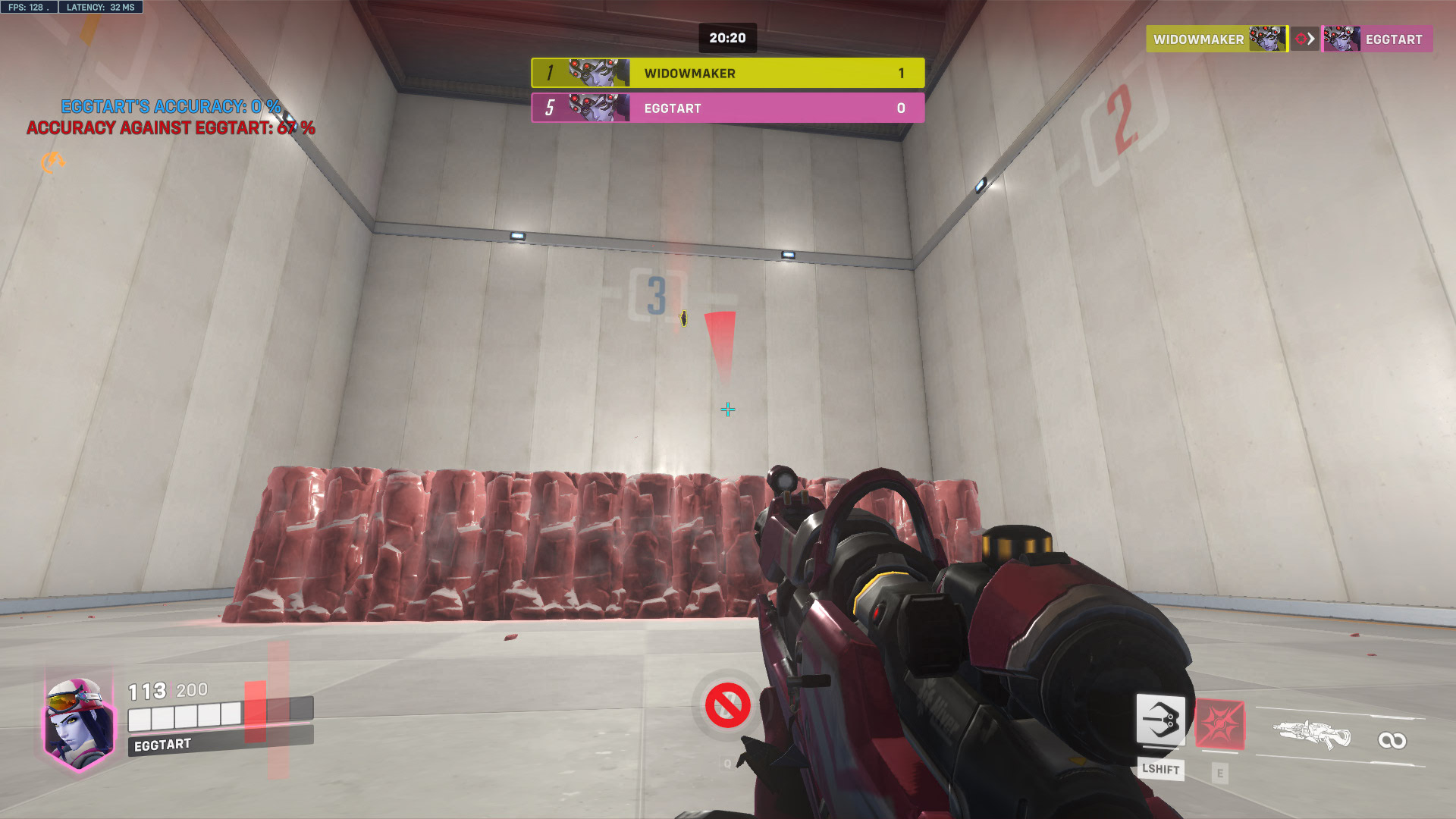
Task: Select the 20:20 match timer
Action: [726, 37]
